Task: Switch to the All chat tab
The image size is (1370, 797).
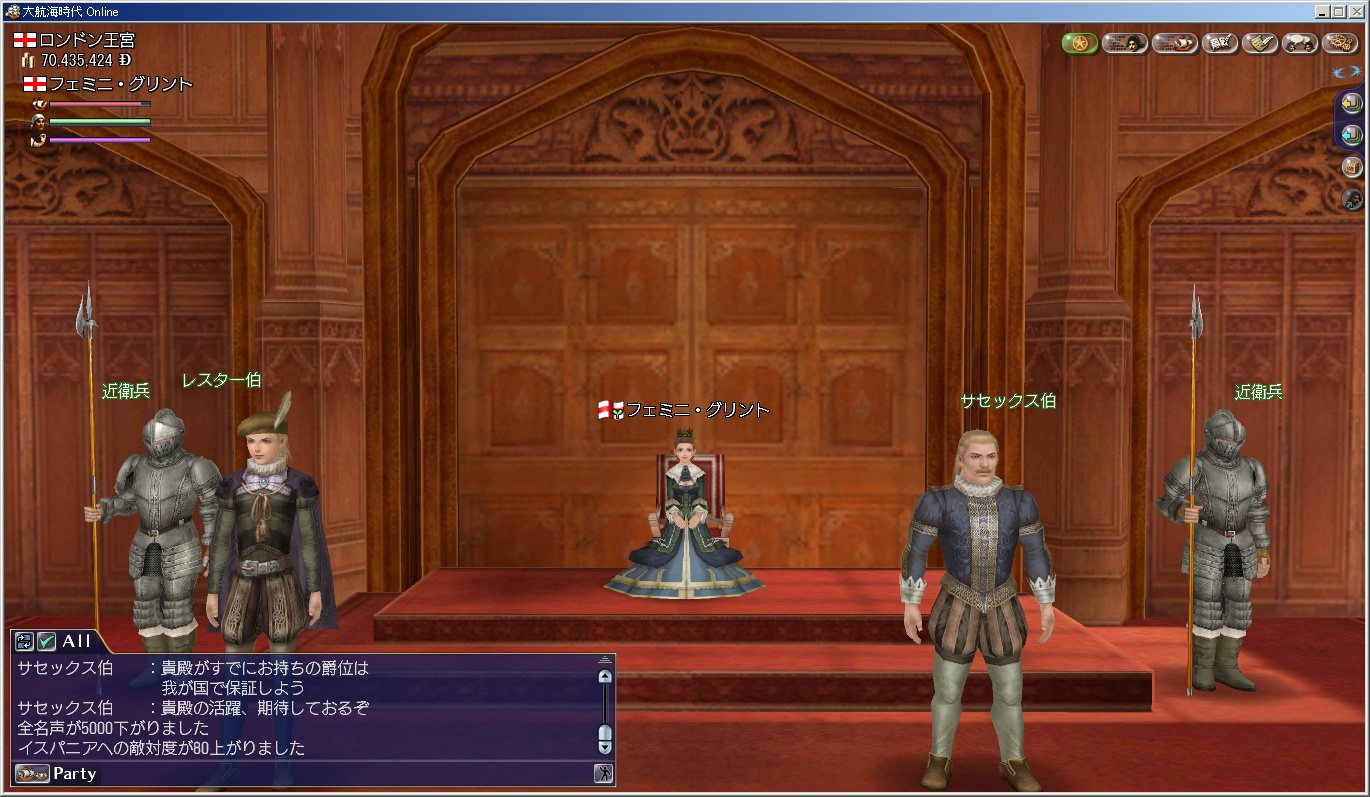Action: 76,641
